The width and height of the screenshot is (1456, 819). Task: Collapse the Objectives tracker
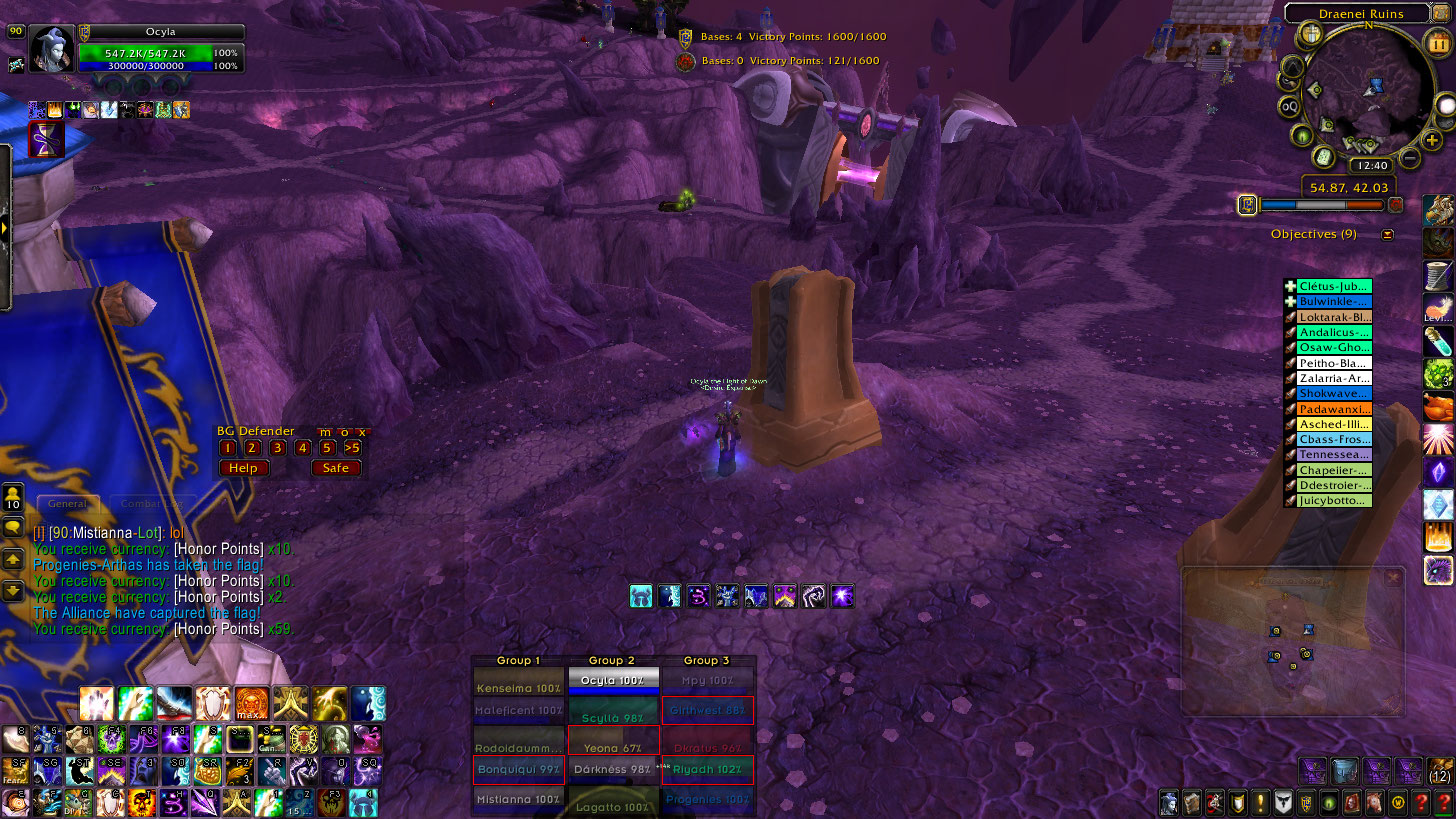tap(1387, 235)
